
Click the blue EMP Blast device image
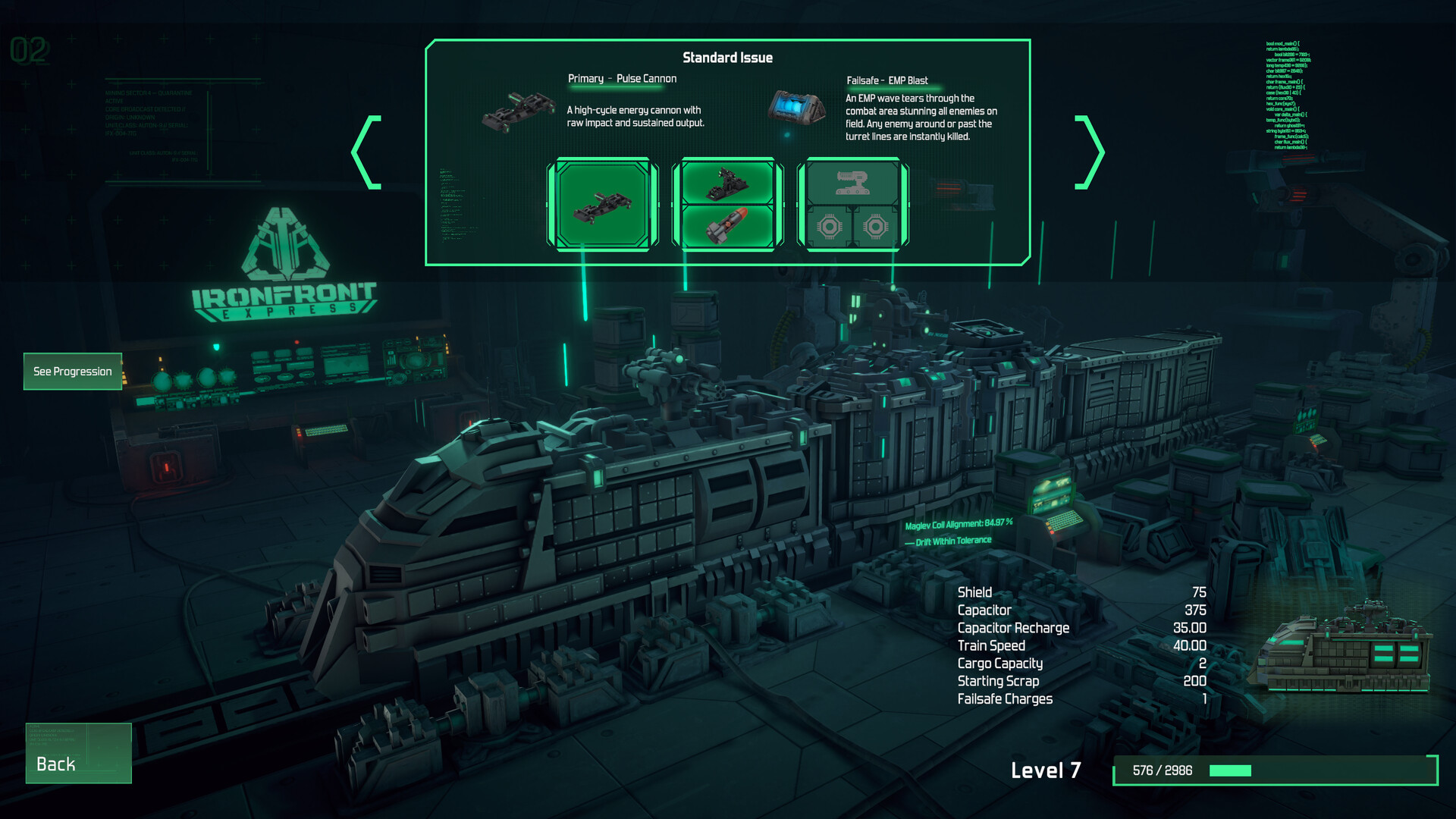(x=795, y=106)
